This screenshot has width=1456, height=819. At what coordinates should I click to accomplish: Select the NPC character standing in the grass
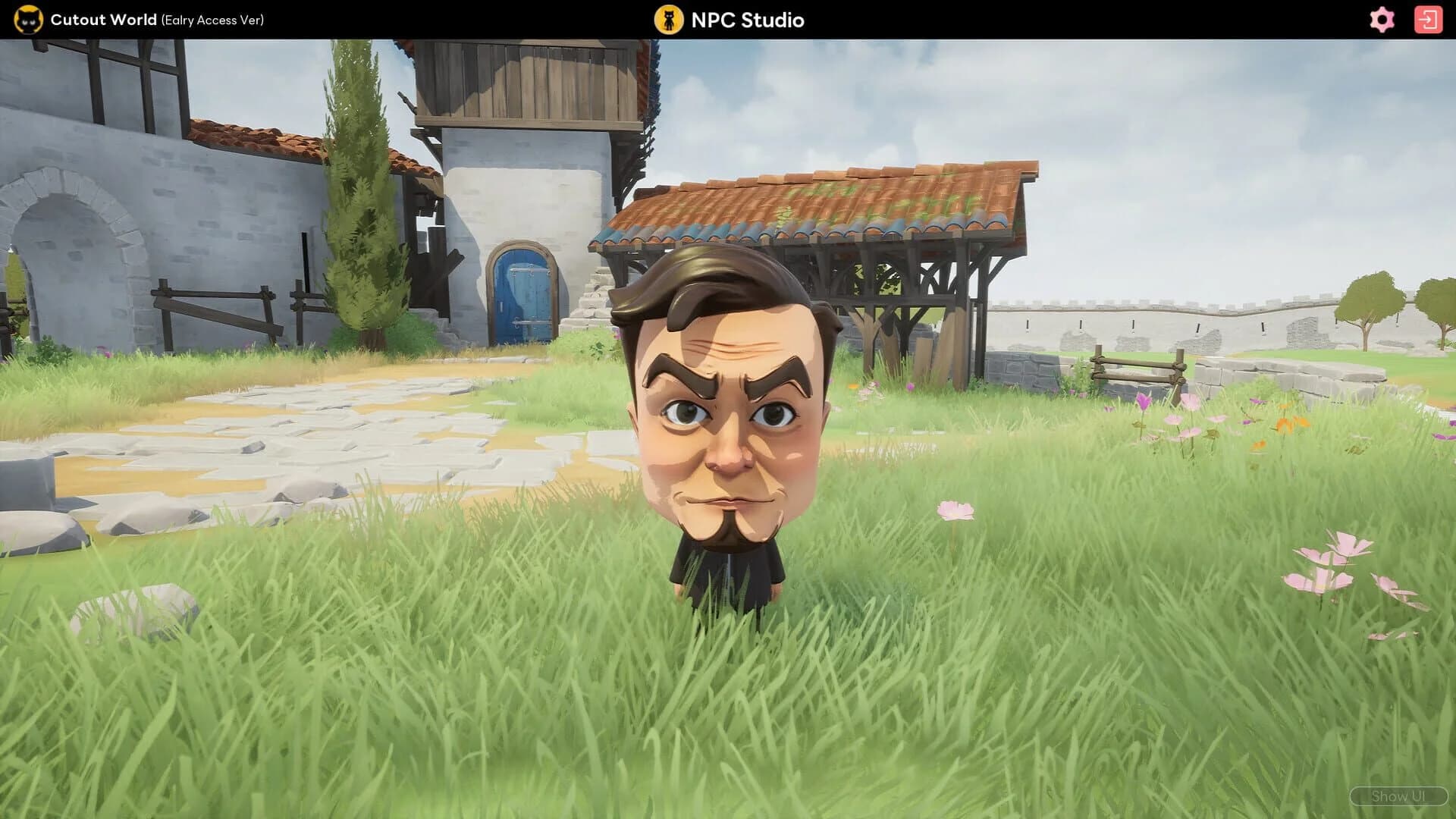pos(724,455)
